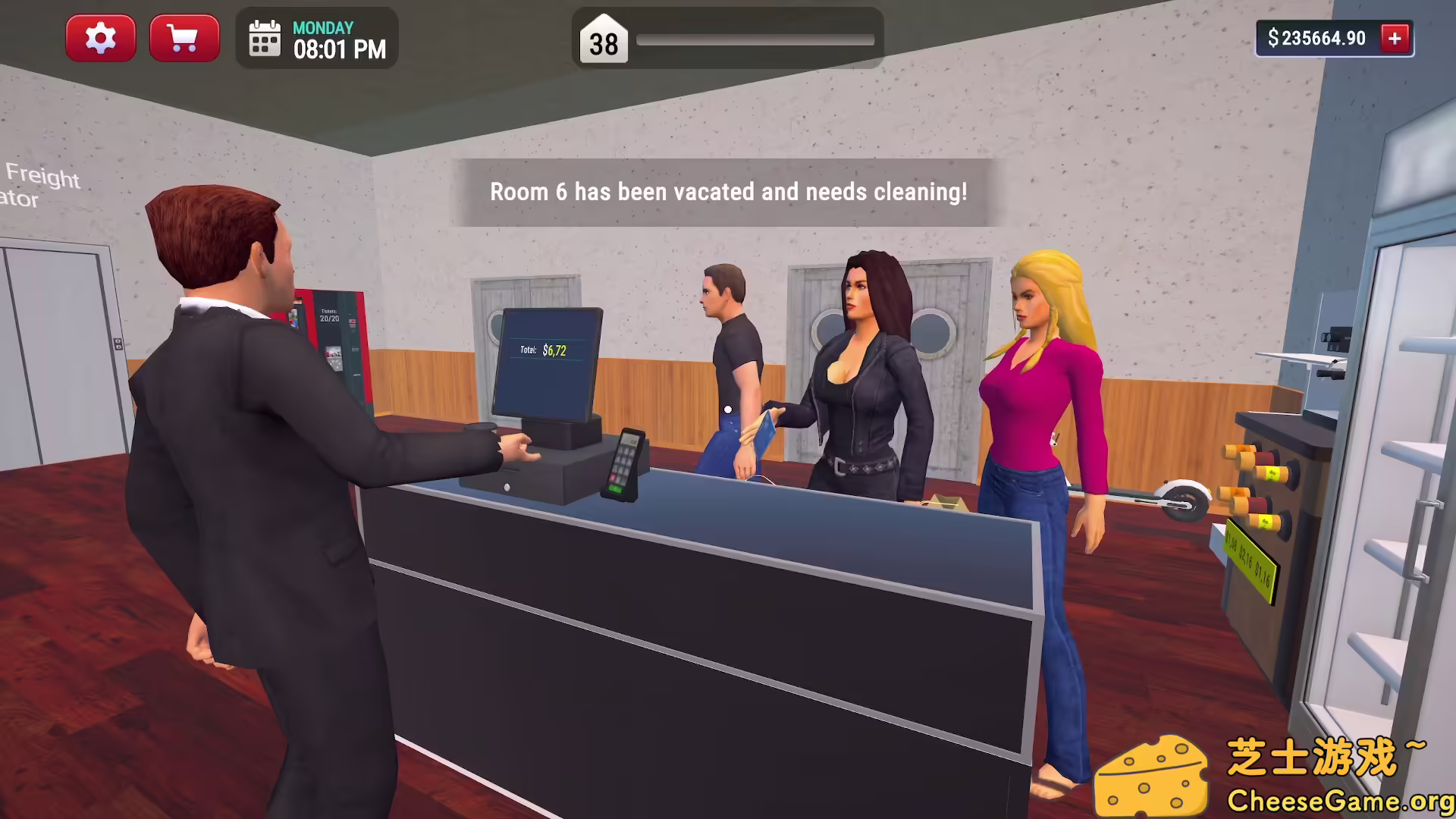Viewport: 1456px width, 819px height.
Task: Open the settings gear menu
Action: click(101, 38)
